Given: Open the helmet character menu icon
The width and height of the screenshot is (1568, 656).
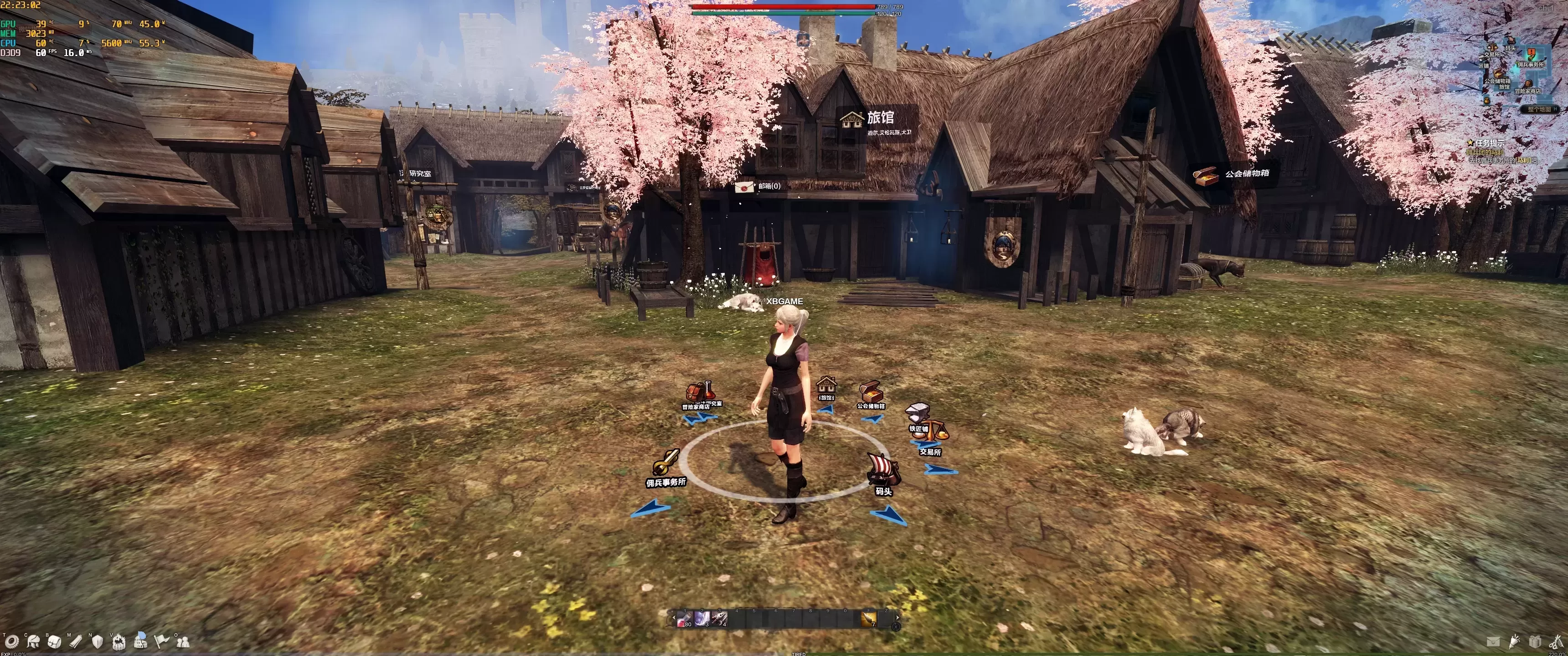Looking at the screenshot, I should pyautogui.click(x=33, y=641).
